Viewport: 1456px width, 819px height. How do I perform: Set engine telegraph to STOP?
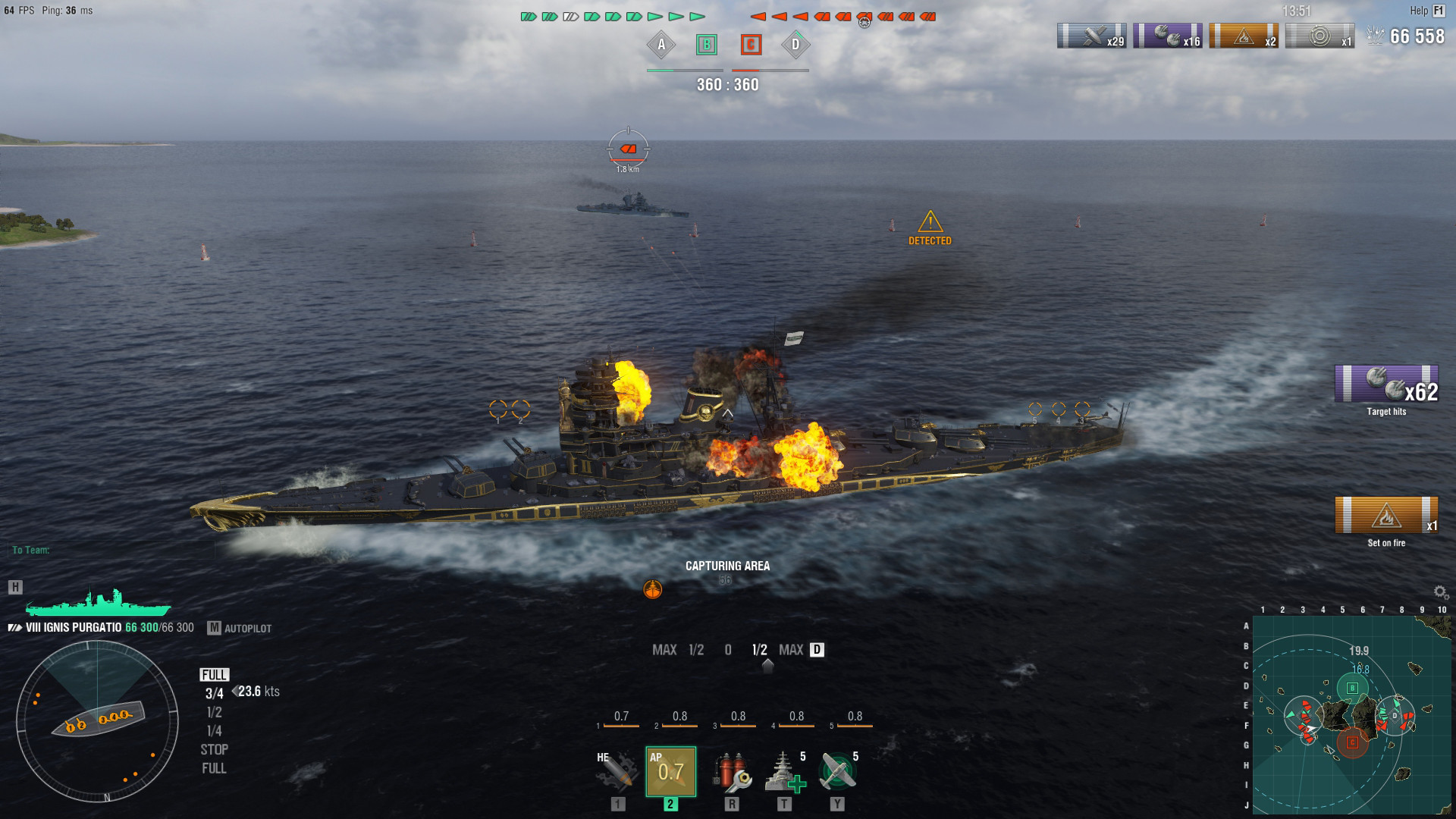(x=216, y=749)
